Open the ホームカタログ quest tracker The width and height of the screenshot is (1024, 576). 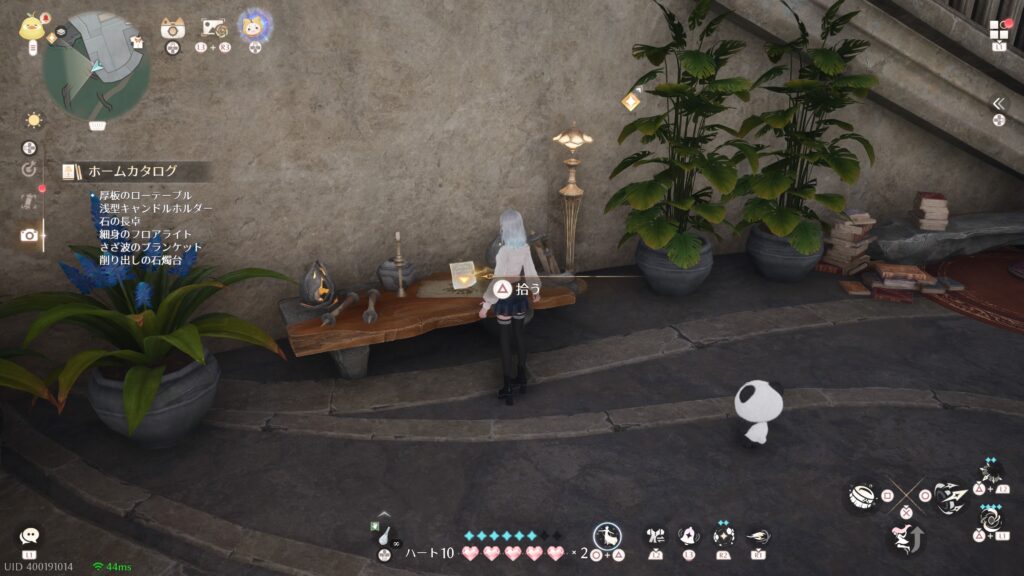coord(132,171)
